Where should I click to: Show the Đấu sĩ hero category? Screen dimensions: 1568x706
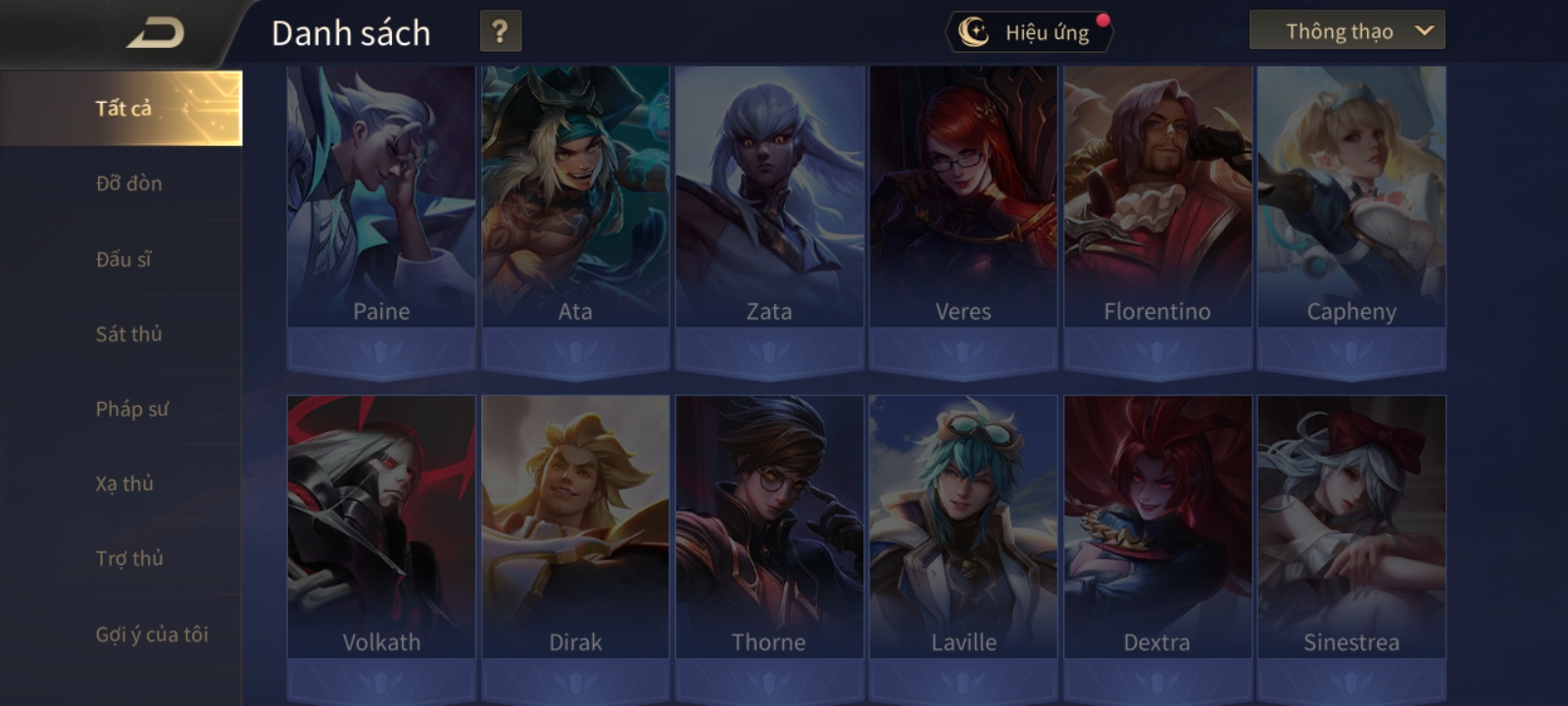123,259
